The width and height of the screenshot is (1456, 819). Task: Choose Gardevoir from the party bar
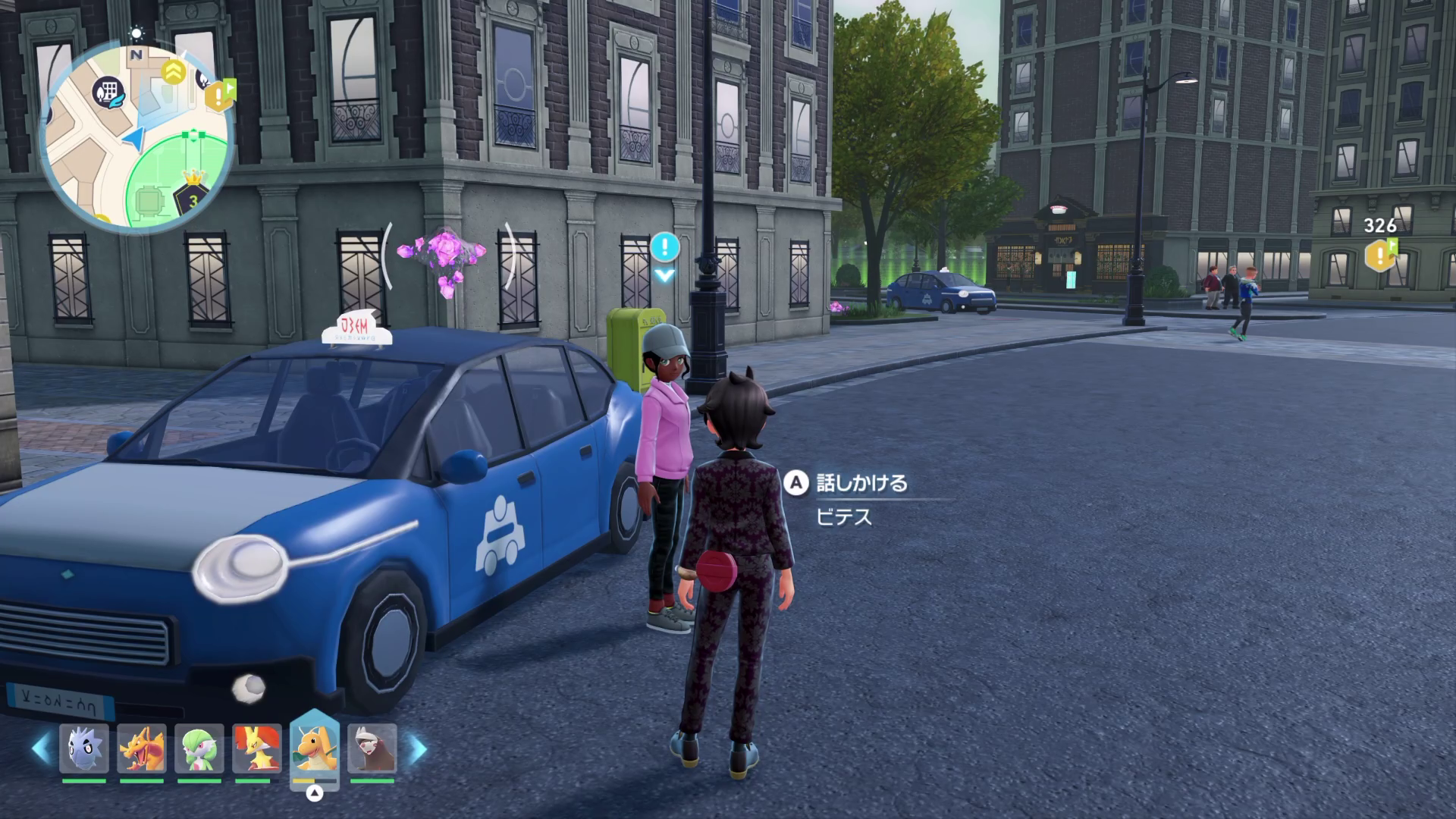199,748
